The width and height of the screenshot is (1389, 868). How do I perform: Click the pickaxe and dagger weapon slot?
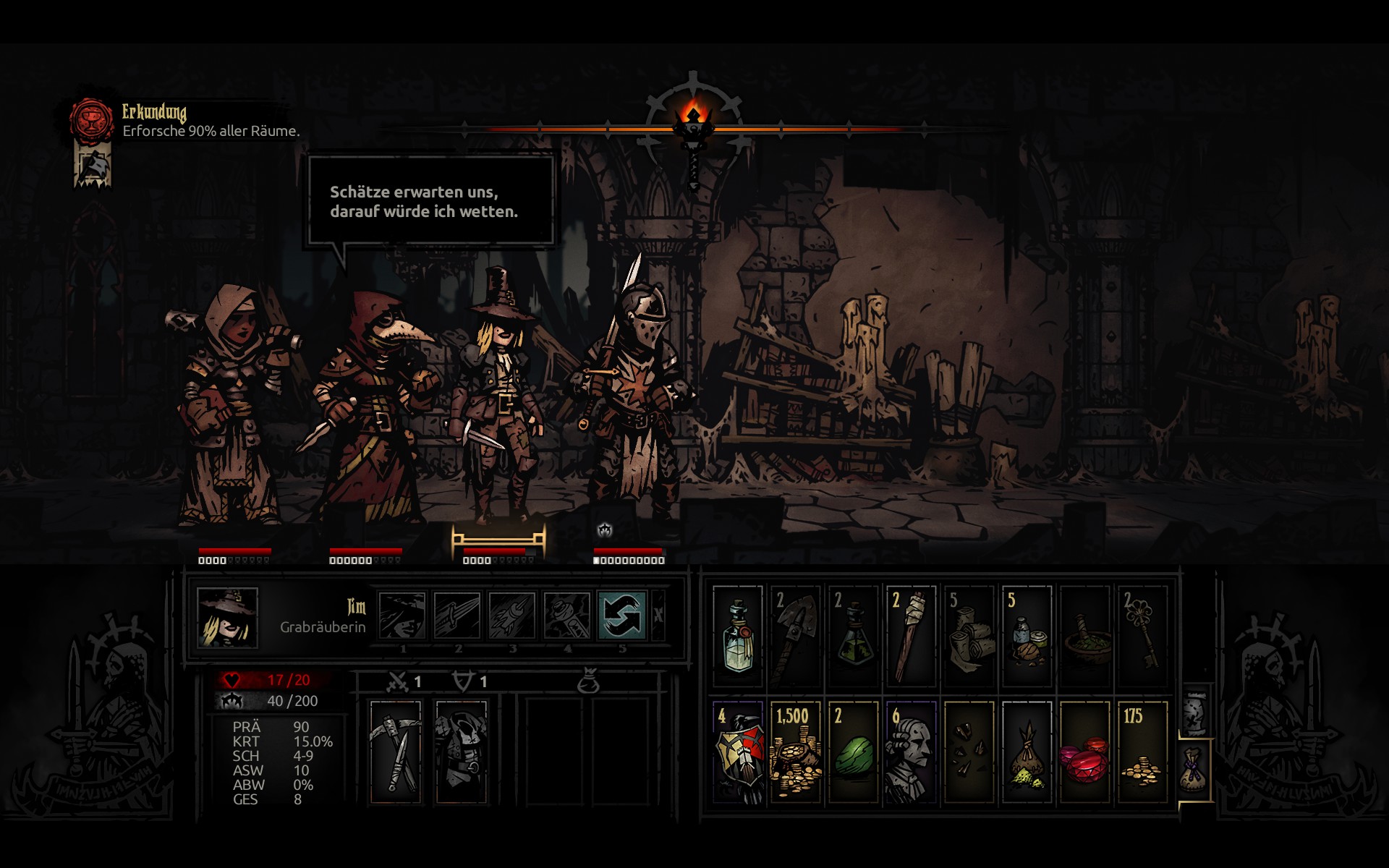click(395, 752)
